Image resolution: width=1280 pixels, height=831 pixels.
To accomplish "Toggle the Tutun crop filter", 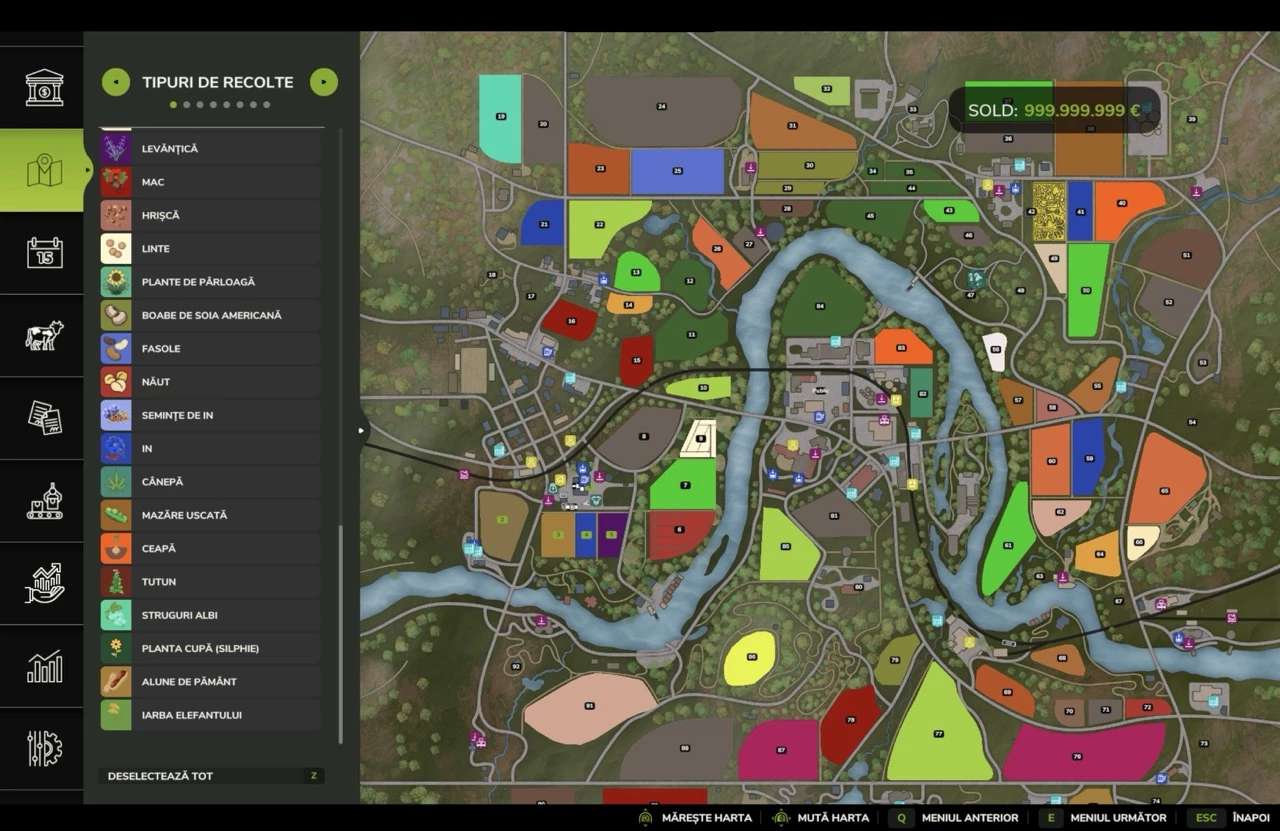I will point(211,582).
